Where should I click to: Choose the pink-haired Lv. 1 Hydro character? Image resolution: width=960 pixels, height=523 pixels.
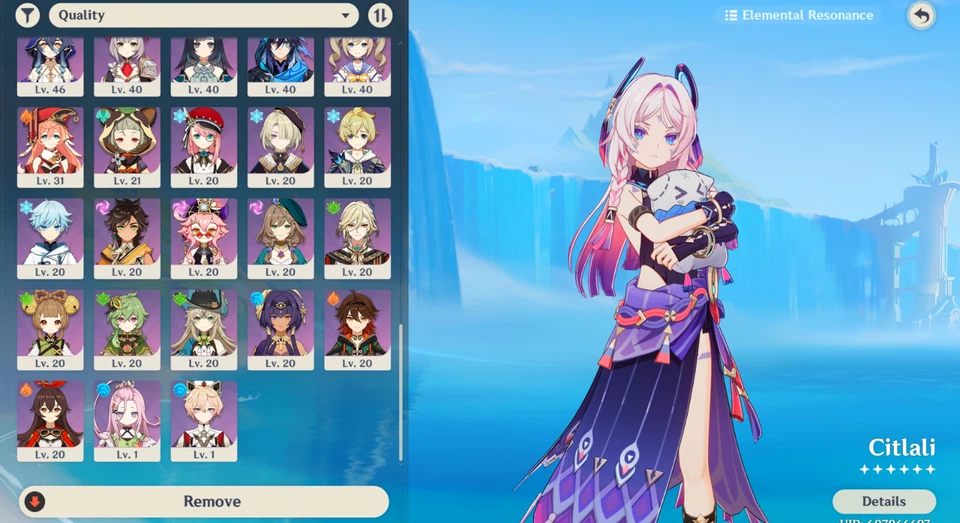[x=127, y=420]
